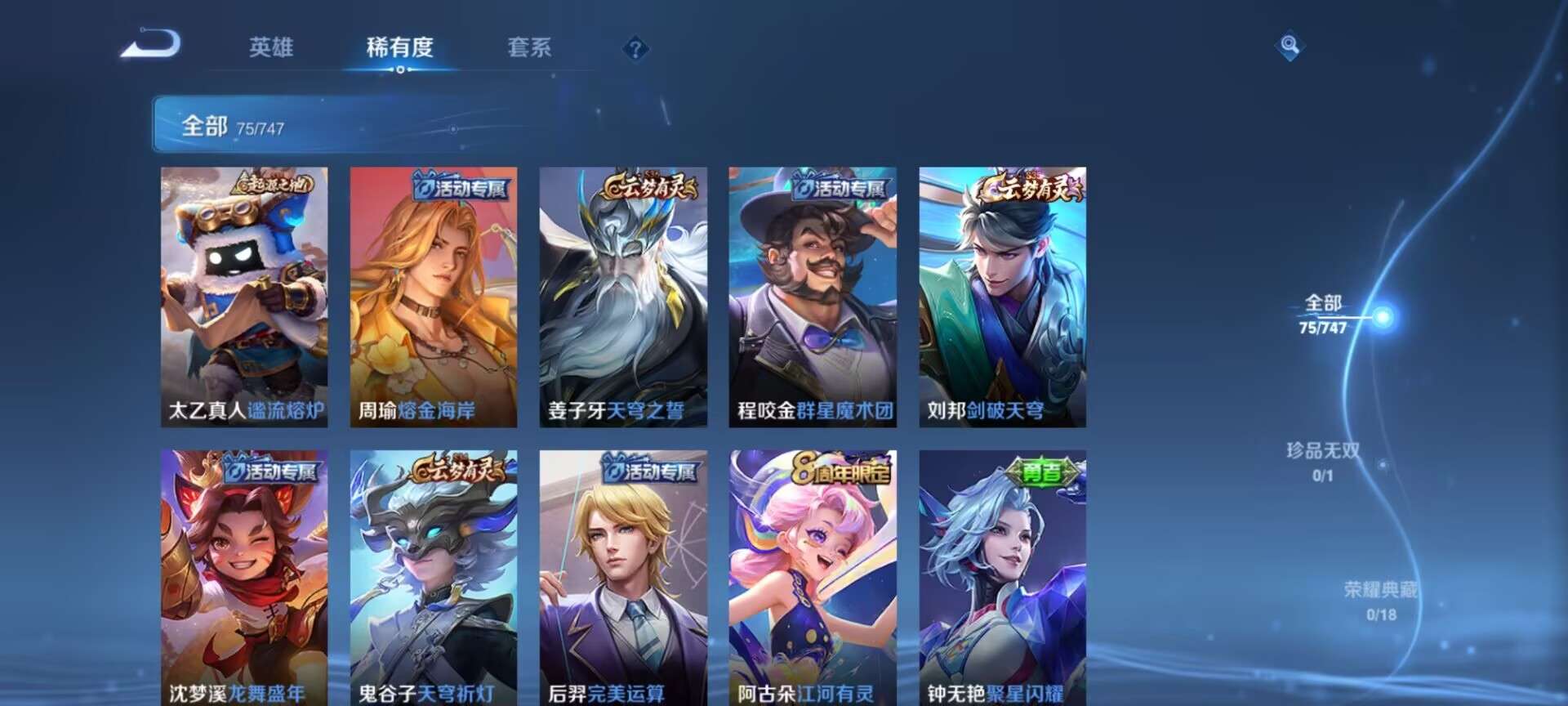Switch to the 套系 tab
The width and height of the screenshot is (1568, 706).
pos(529,49)
